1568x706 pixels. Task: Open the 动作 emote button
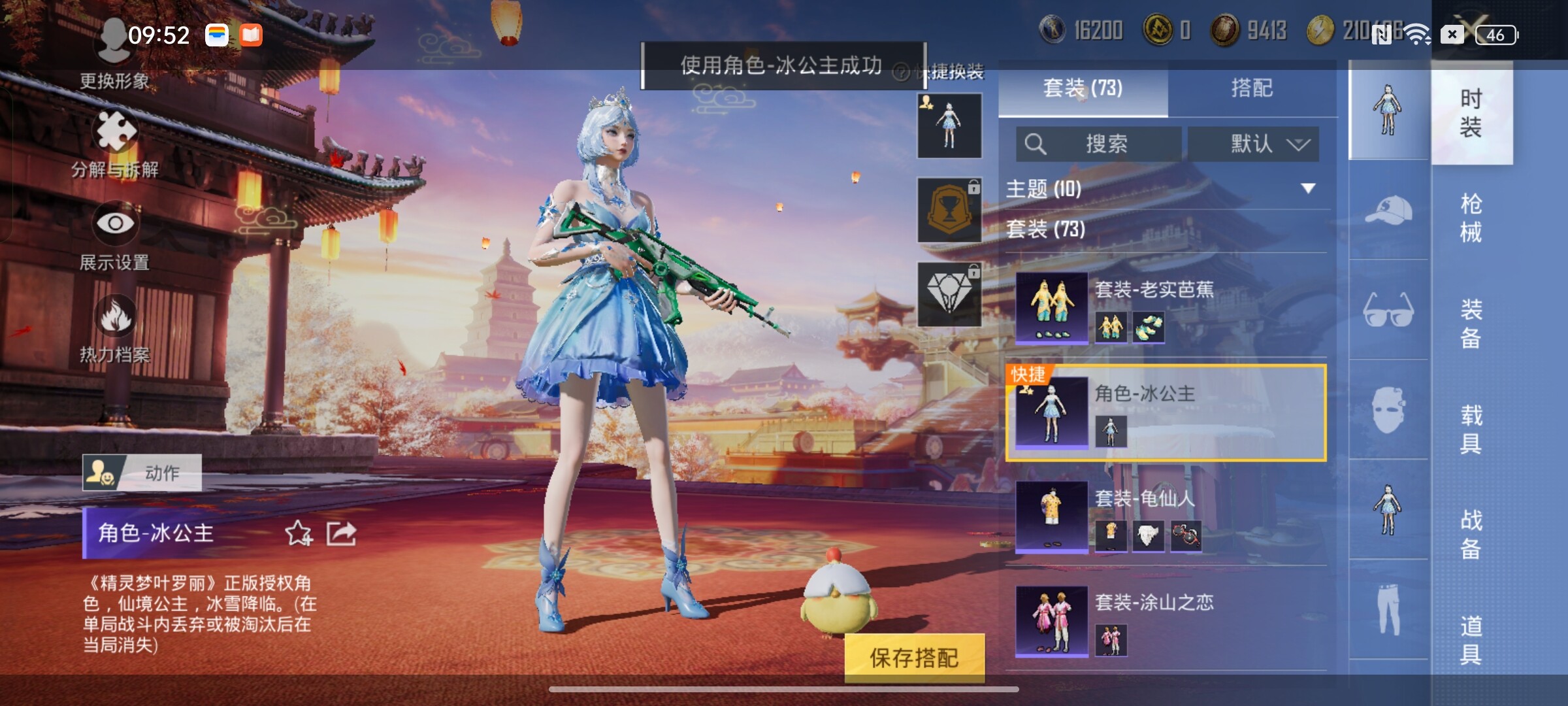[142, 473]
